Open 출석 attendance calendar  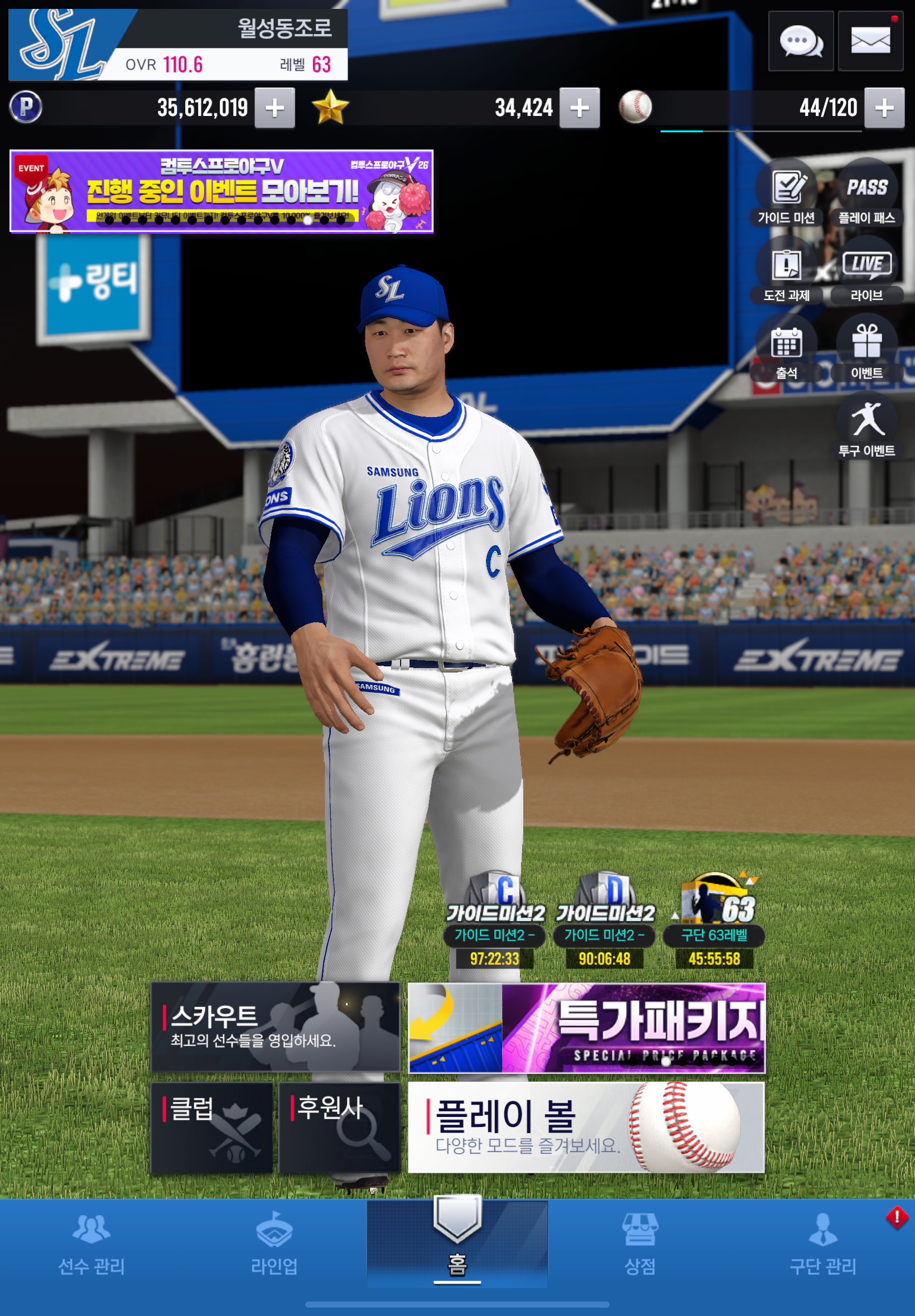786,349
